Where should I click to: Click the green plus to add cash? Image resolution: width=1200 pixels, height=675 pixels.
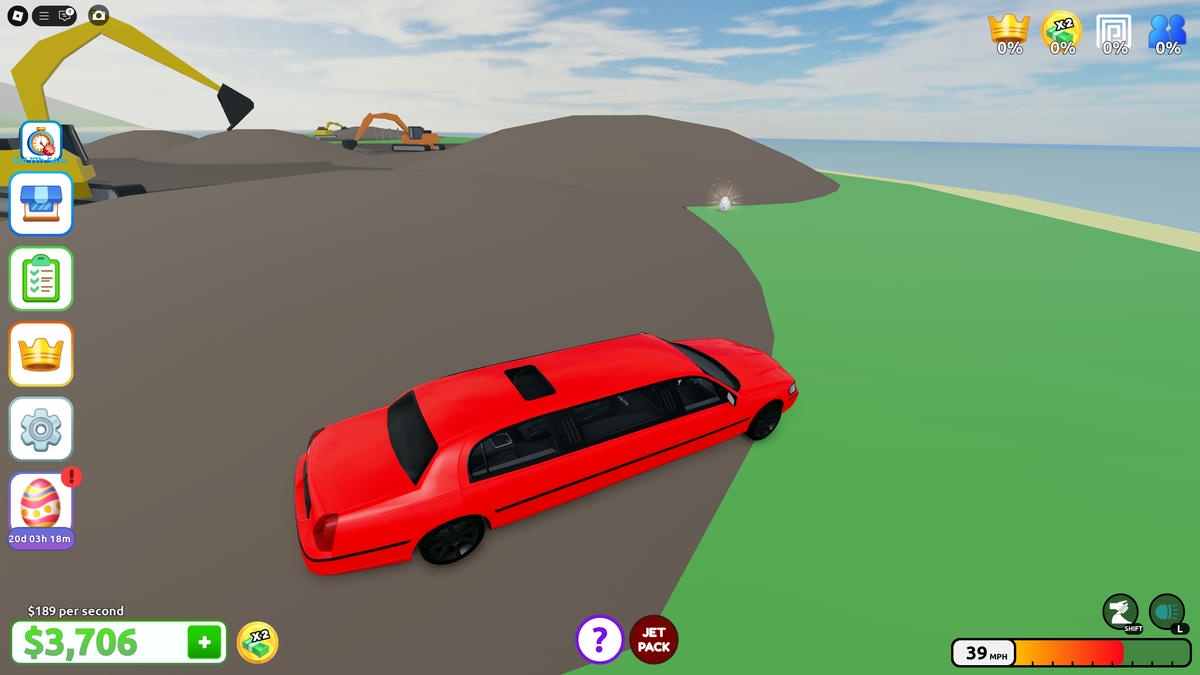coord(204,642)
